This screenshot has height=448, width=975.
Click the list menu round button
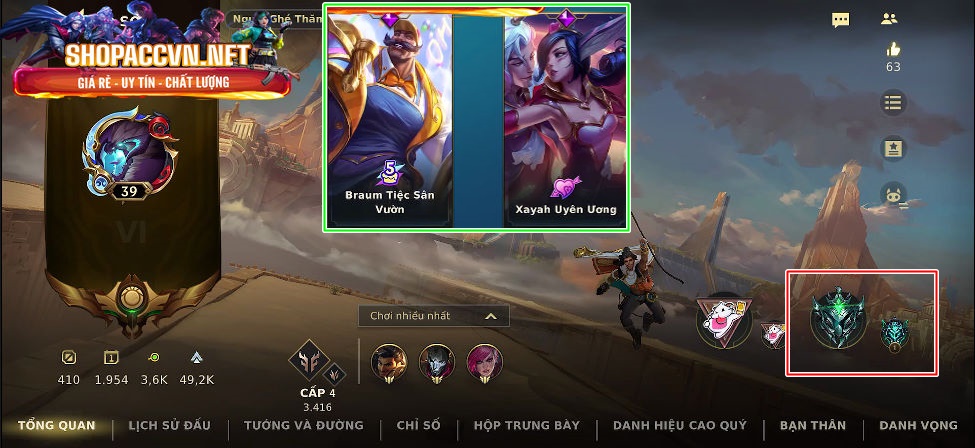click(893, 102)
